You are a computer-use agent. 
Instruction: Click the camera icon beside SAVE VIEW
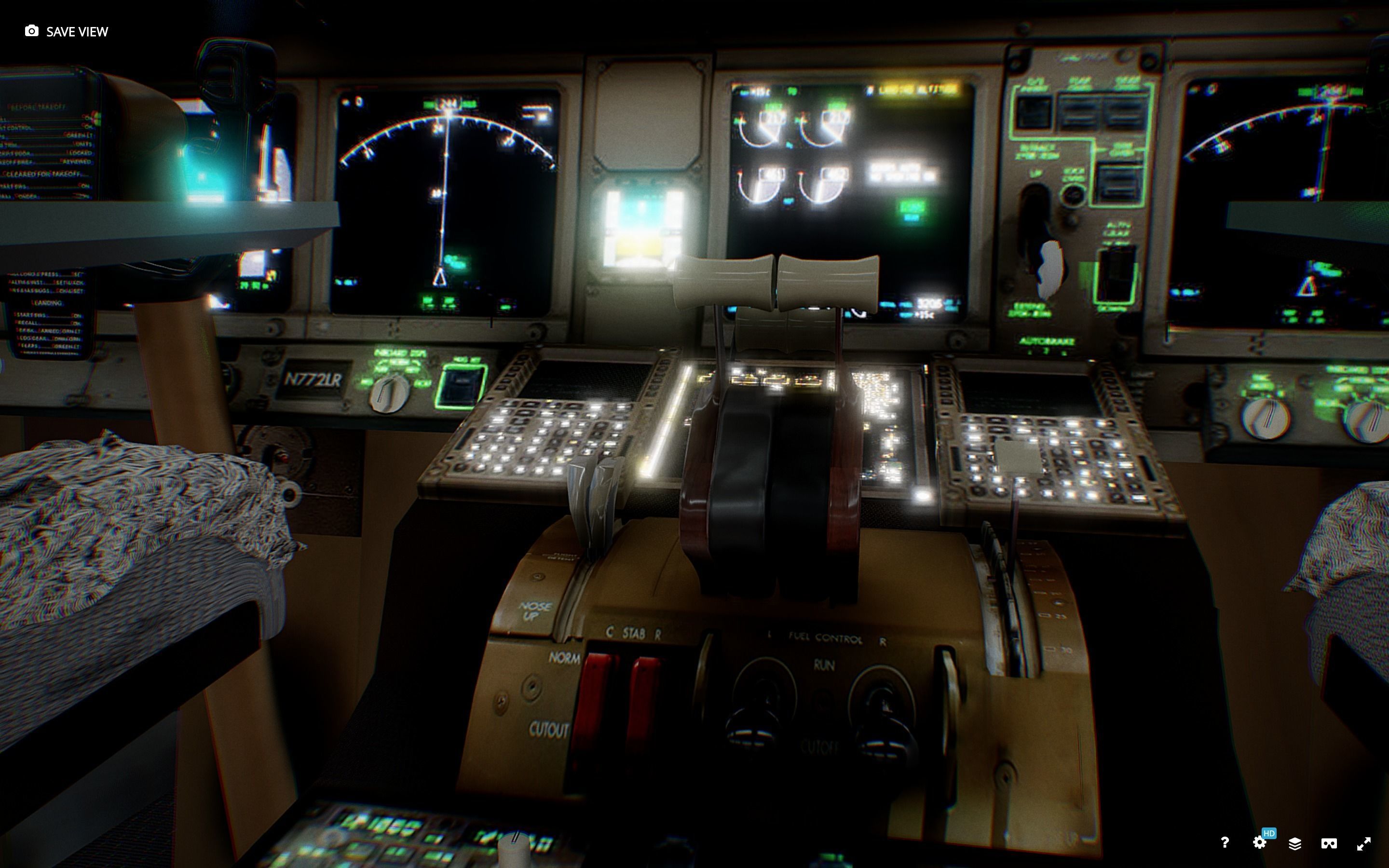(x=31, y=30)
